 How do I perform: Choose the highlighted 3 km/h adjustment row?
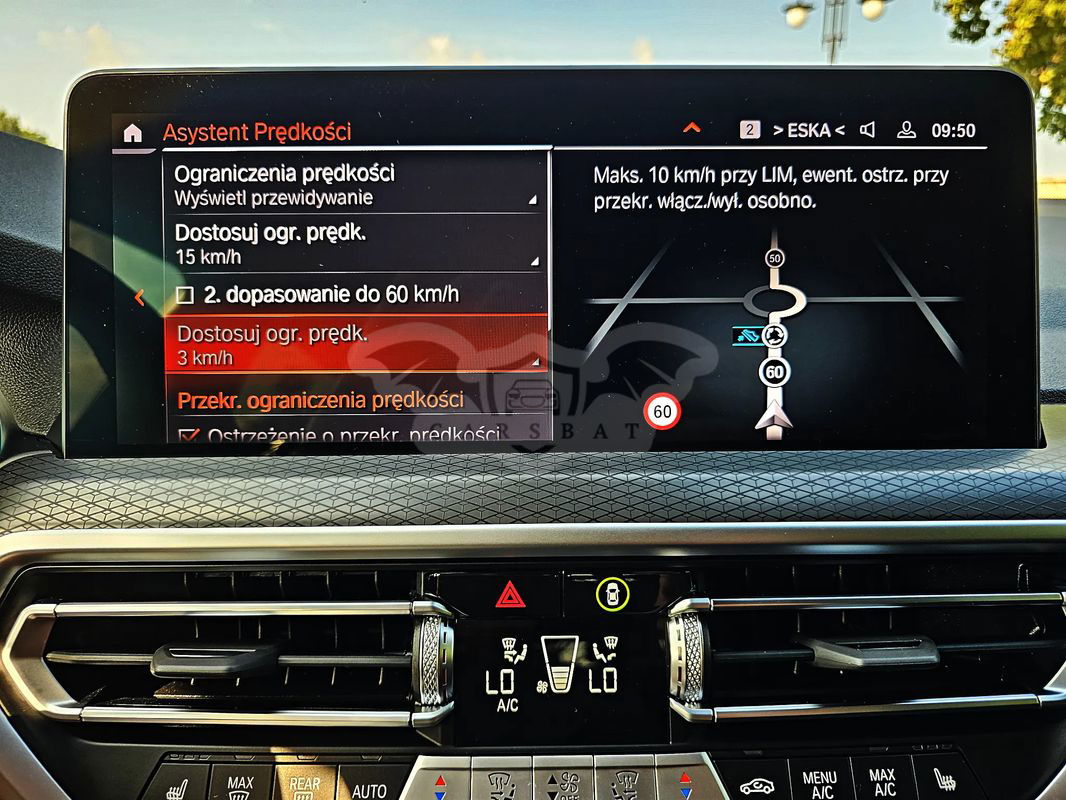pos(356,345)
